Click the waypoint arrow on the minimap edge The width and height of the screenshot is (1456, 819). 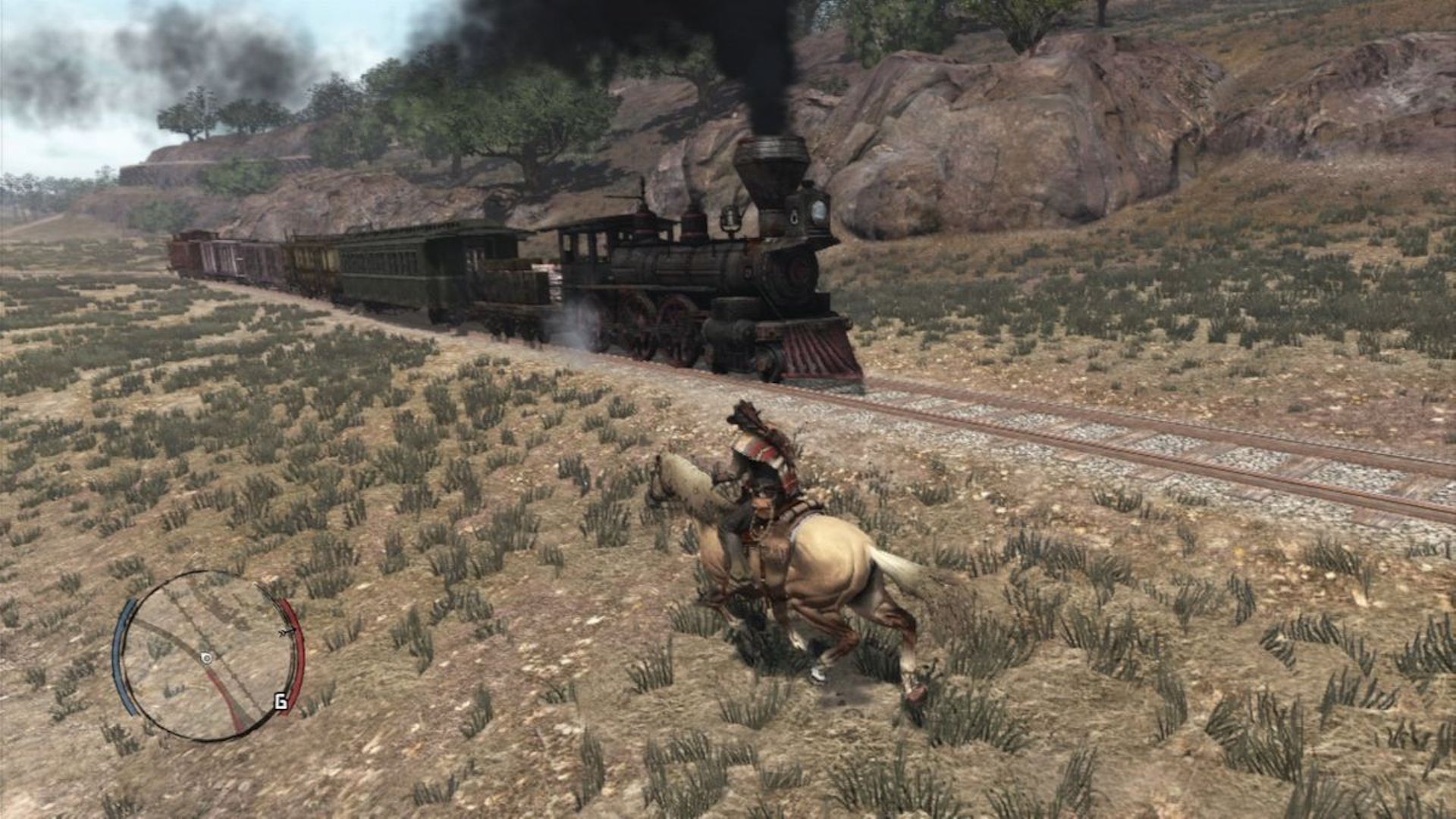[x=286, y=632]
